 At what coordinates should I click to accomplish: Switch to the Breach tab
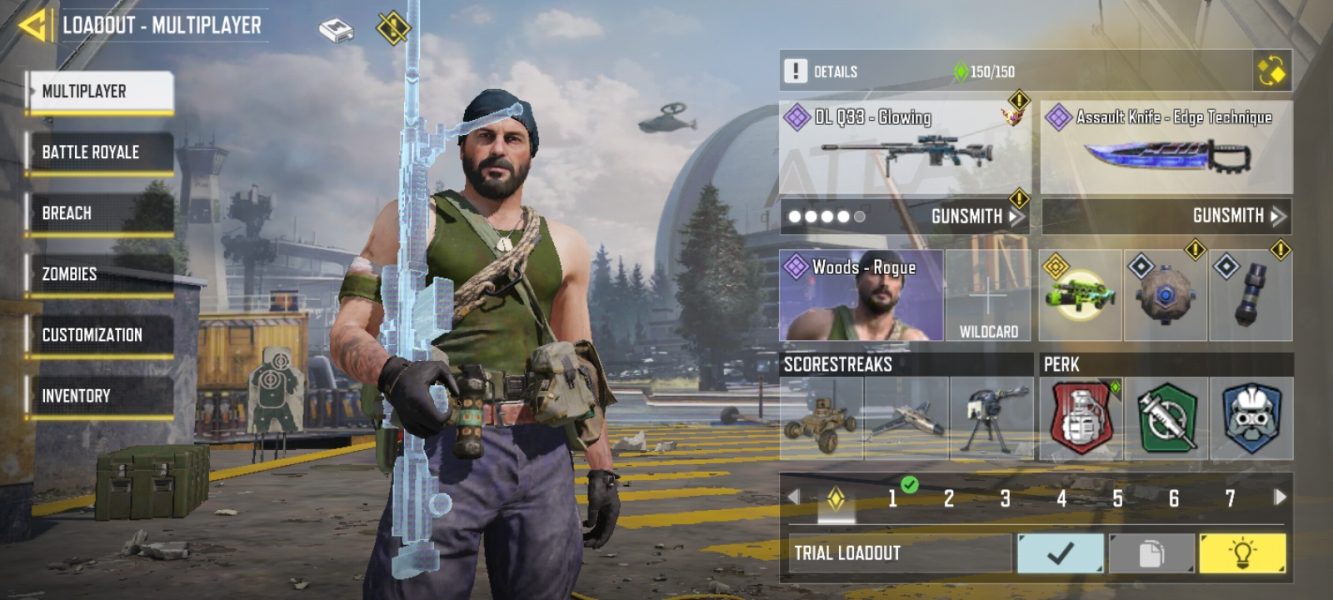click(x=99, y=214)
